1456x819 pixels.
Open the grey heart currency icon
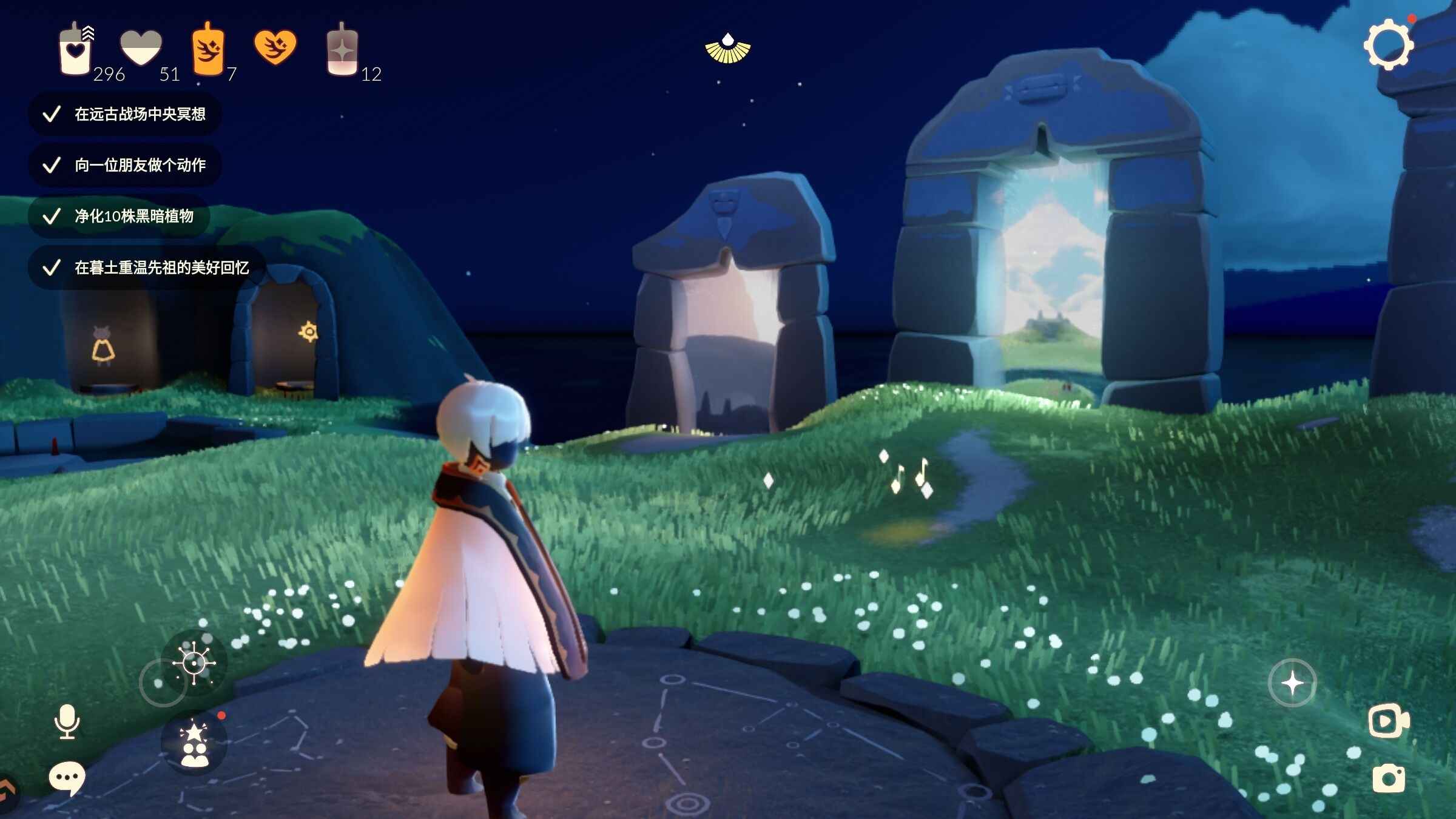(x=141, y=47)
